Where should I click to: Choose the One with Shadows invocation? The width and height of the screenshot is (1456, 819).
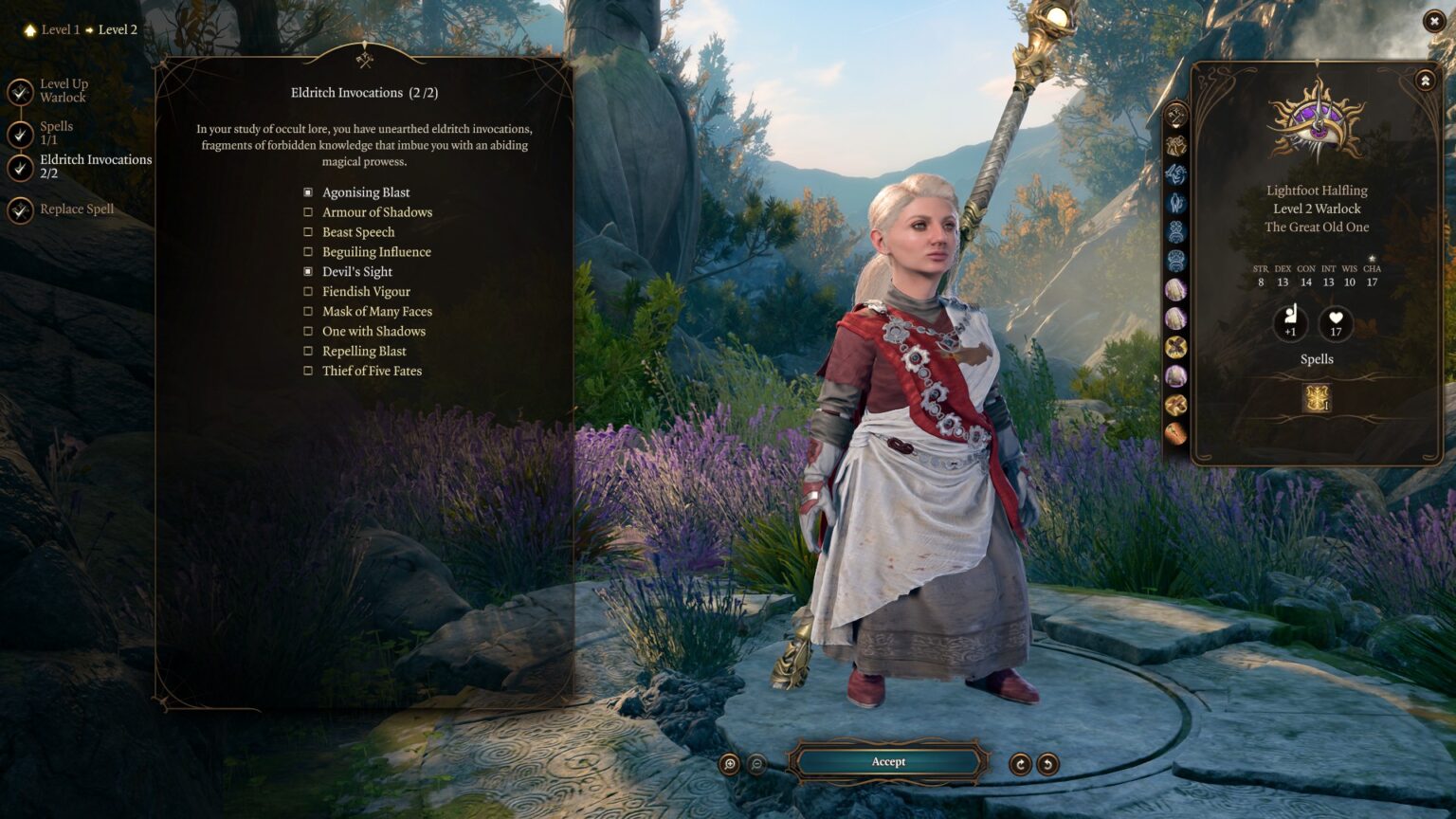(x=308, y=332)
